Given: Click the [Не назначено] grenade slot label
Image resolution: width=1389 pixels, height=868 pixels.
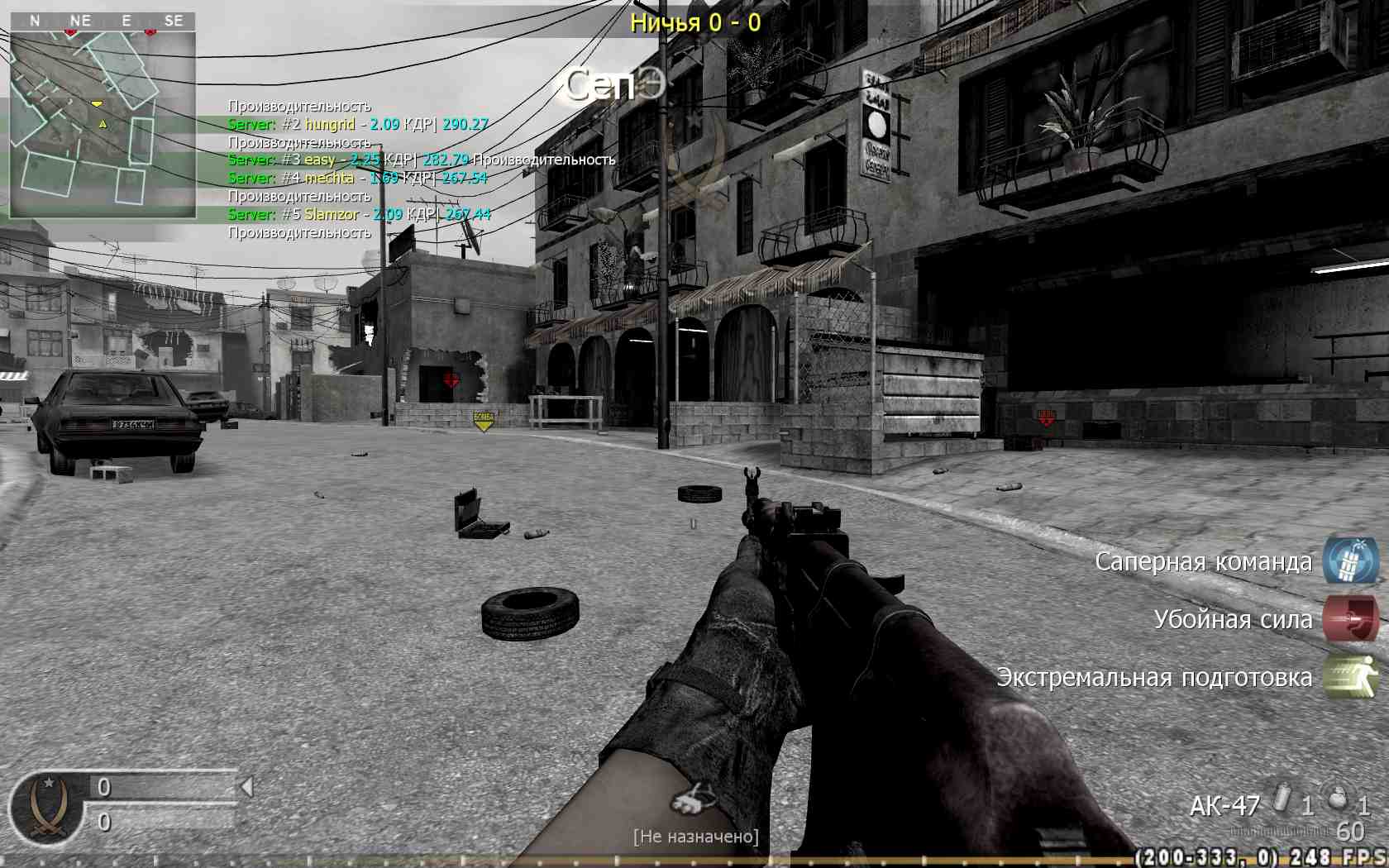Looking at the screenshot, I should (x=696, y=836).
